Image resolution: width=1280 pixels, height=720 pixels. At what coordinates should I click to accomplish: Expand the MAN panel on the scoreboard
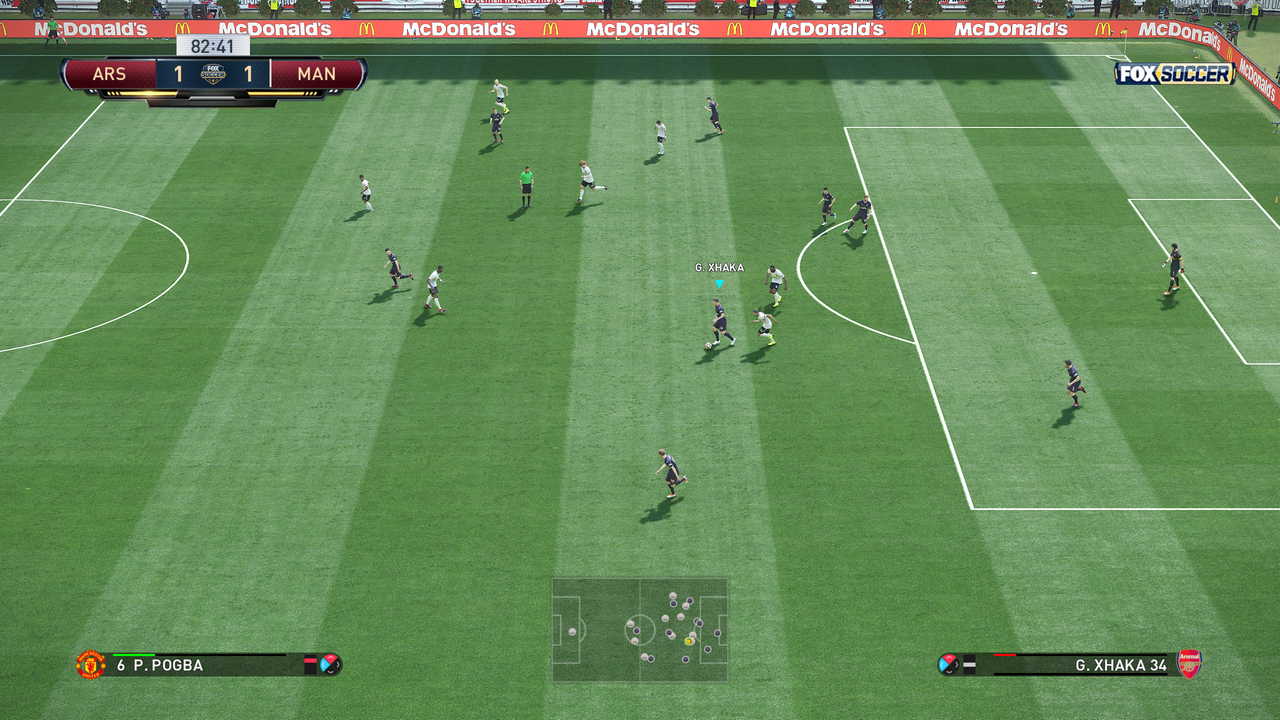tap(318, 73)
